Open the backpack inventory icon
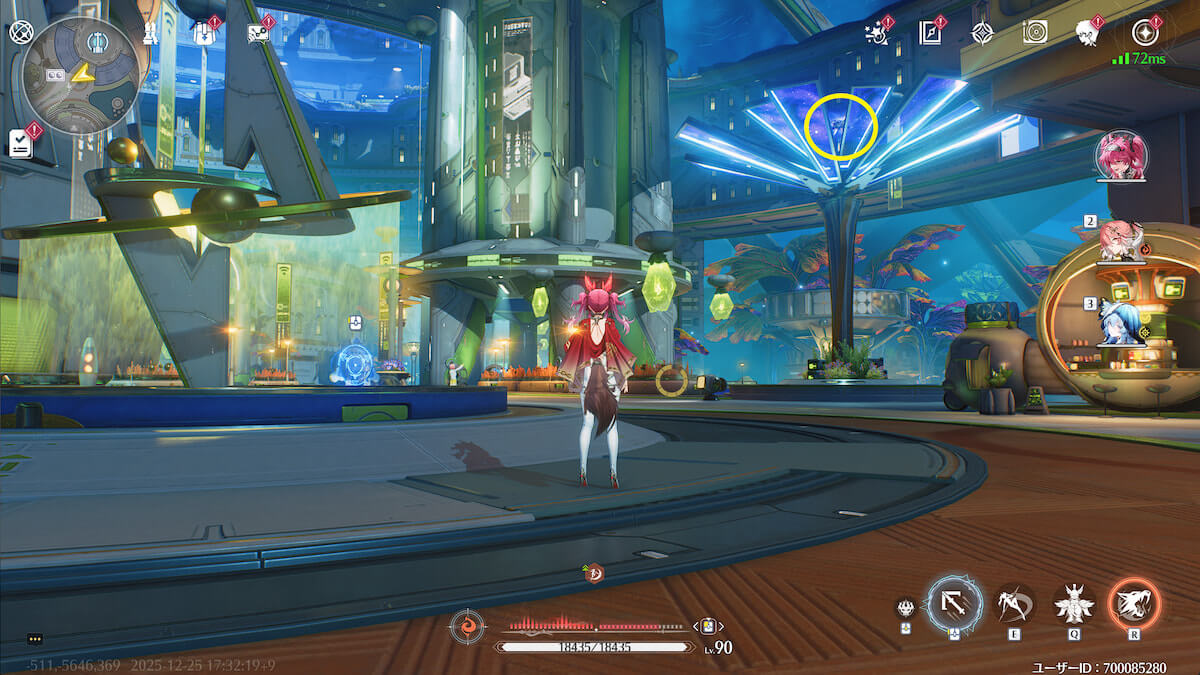 [203, 33]
